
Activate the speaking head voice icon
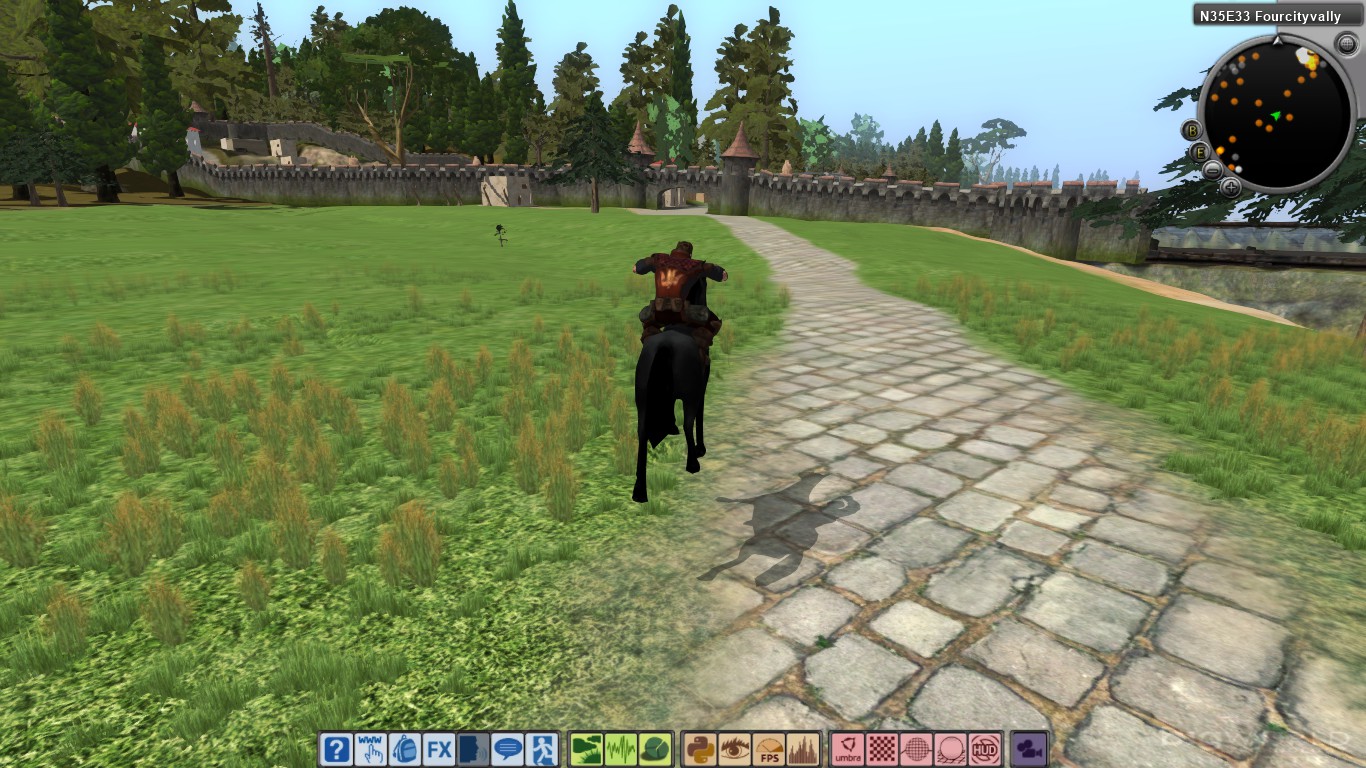[474, 749]
